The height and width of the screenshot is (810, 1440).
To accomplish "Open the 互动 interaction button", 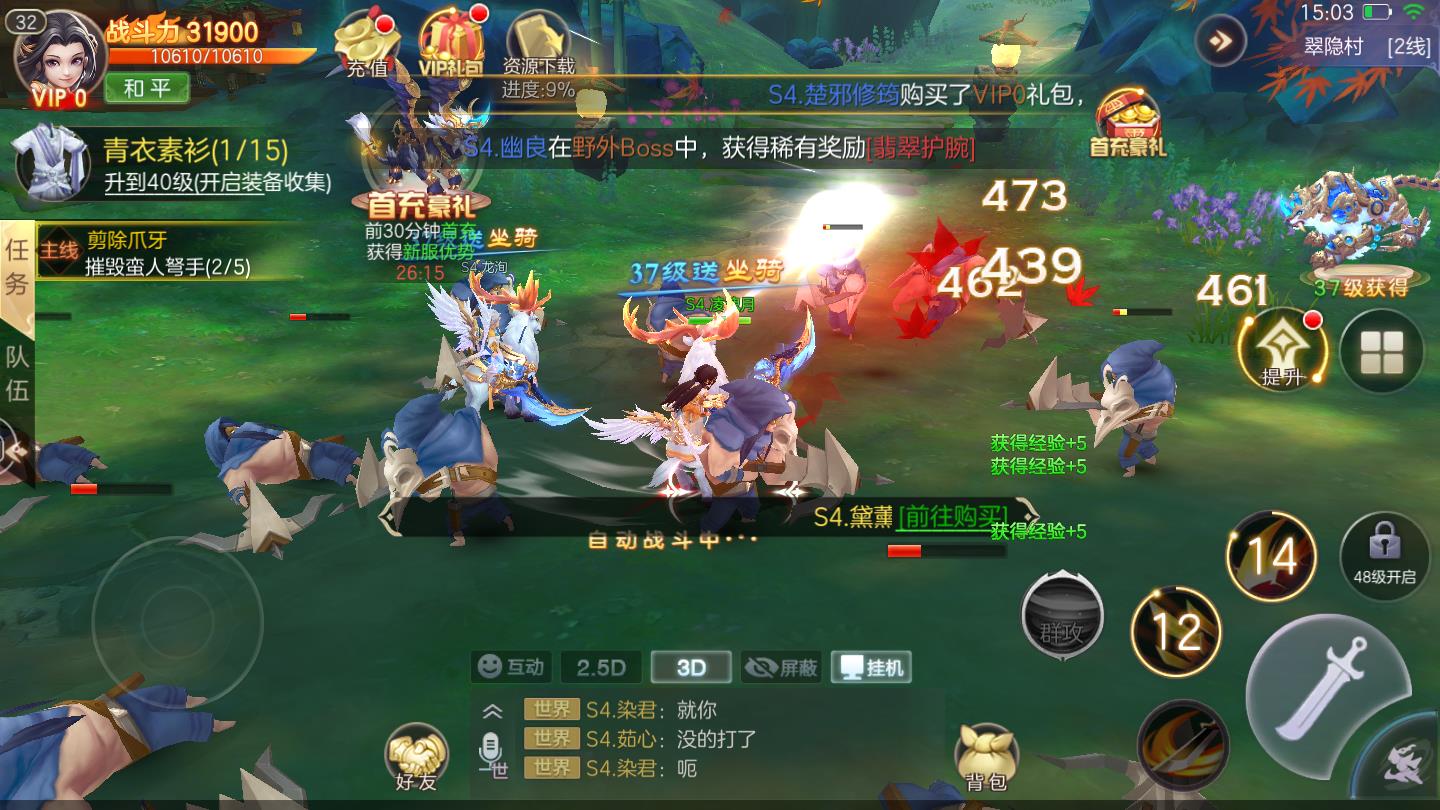I will (x=511, y=667).
